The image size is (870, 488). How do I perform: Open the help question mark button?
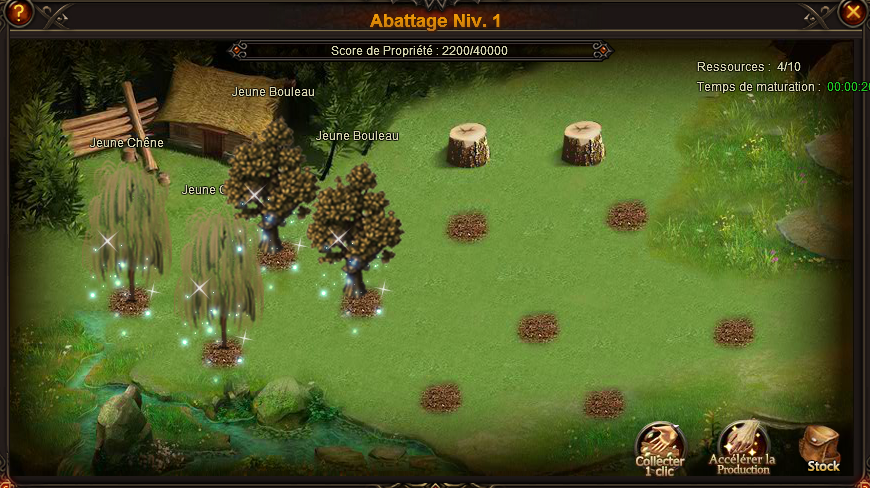click(18, 13)
